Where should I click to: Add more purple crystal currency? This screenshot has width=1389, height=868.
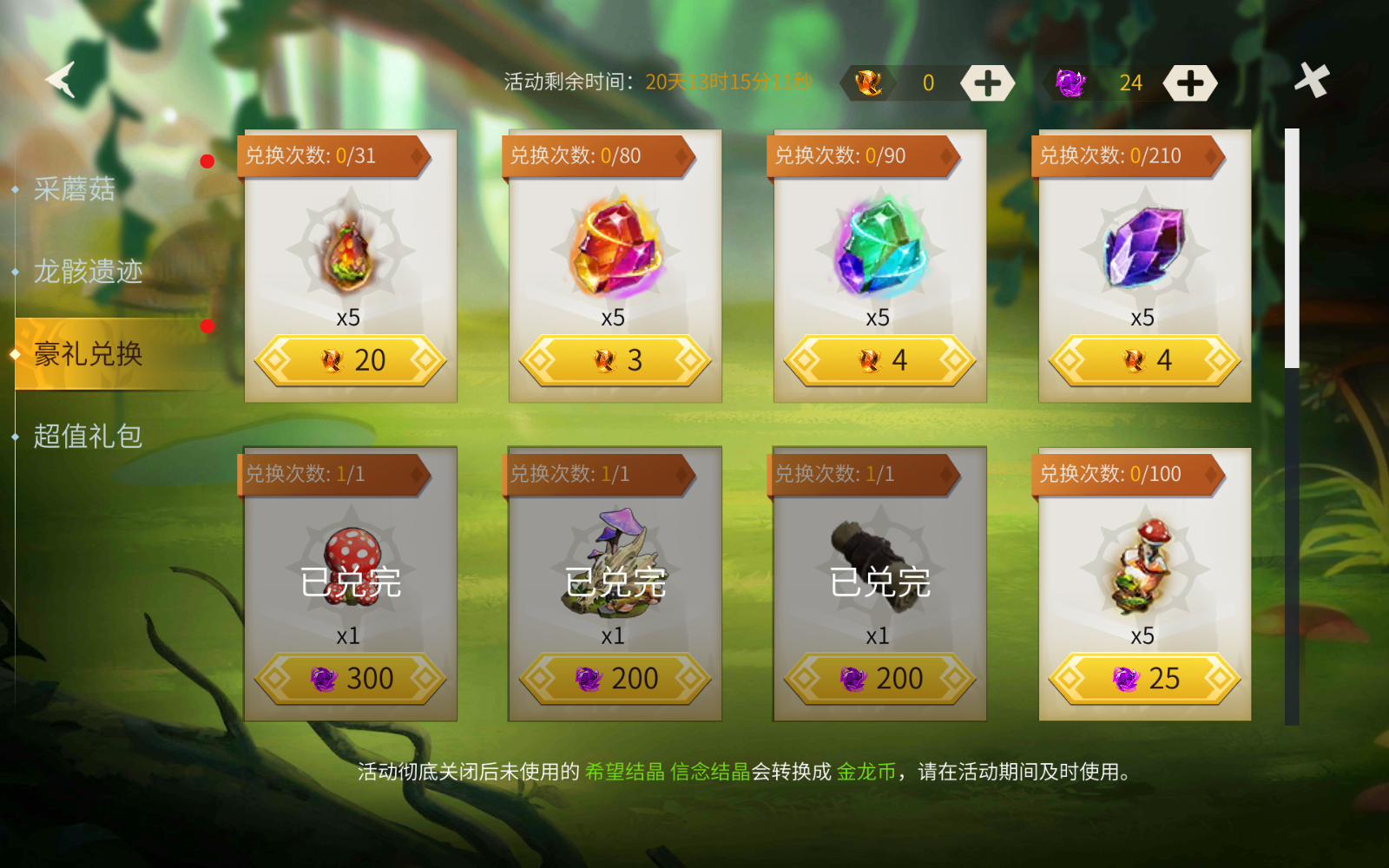(x=1189, y=83)
